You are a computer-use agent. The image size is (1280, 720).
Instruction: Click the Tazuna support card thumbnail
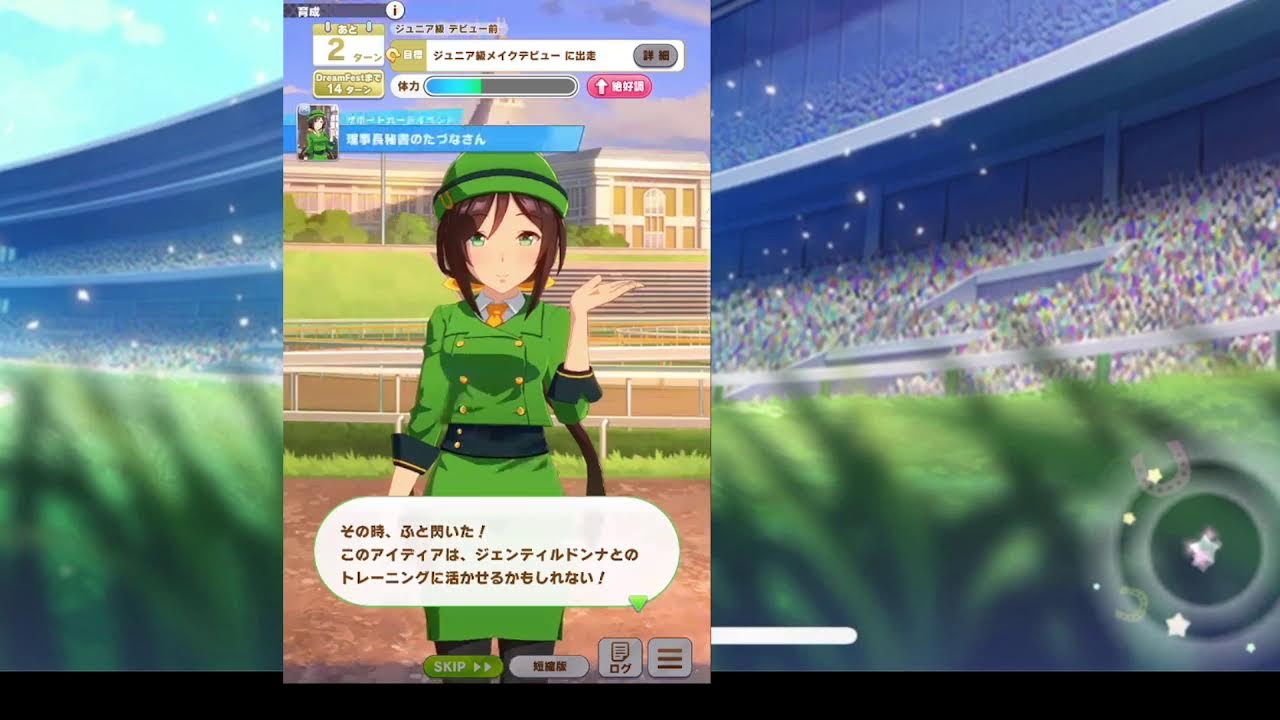(x=318, y=132)
